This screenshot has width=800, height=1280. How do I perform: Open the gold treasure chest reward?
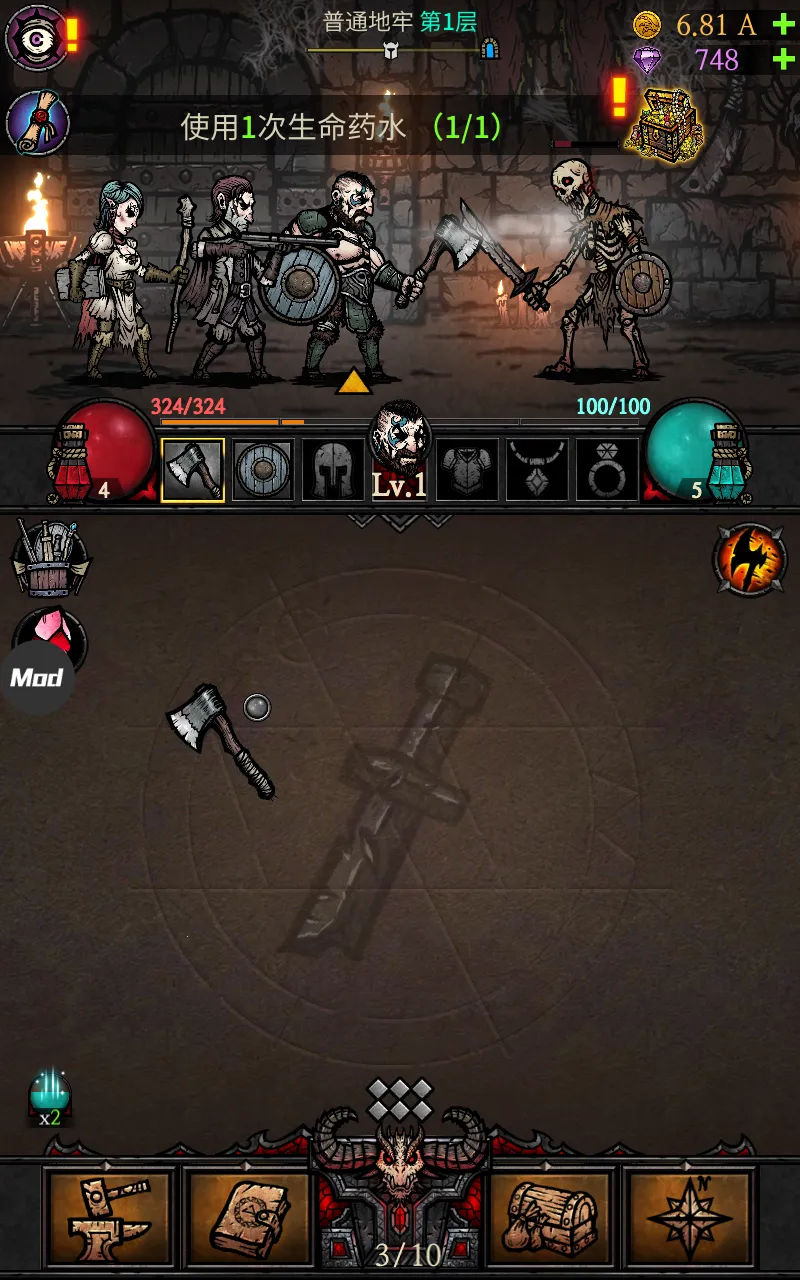(x=664, y=122)
